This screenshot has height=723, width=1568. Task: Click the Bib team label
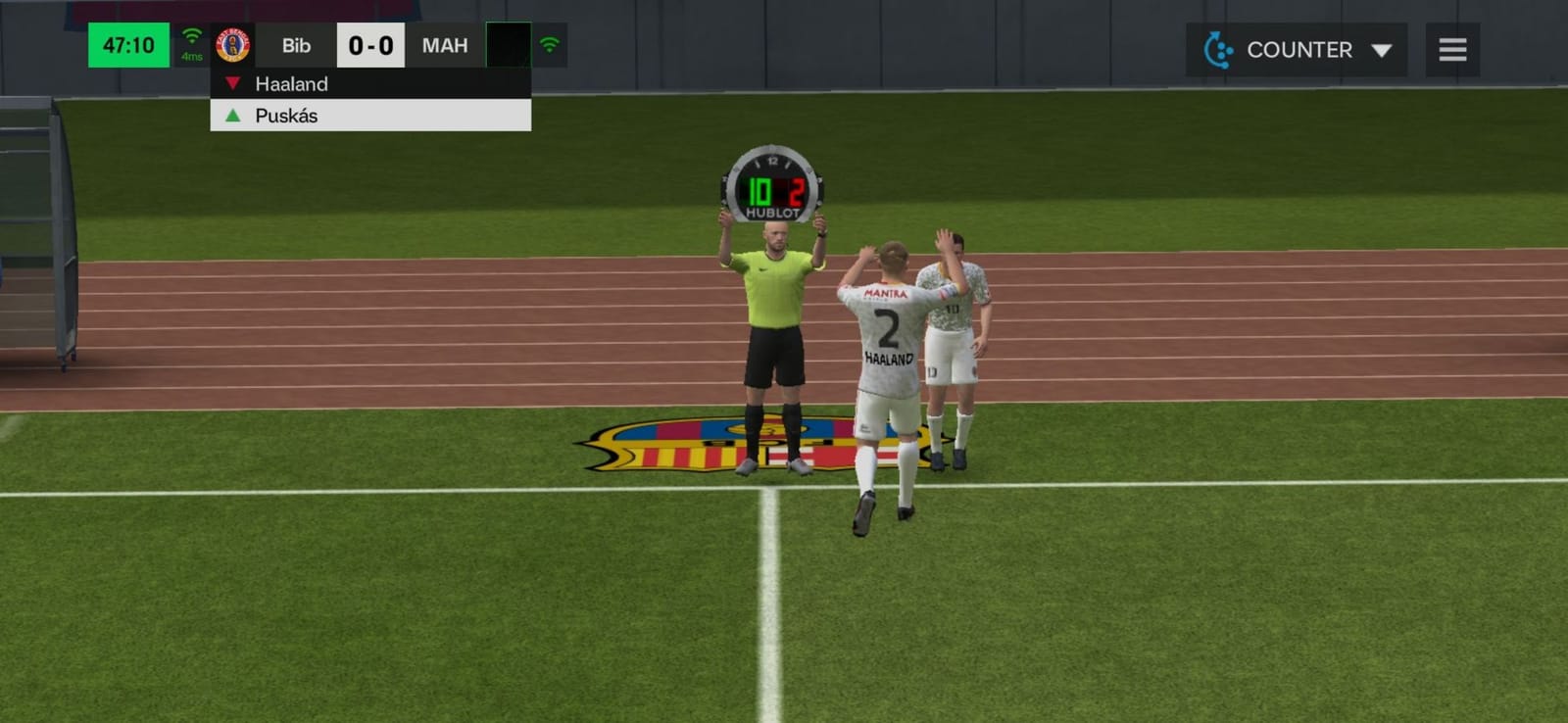coord(295,45)
